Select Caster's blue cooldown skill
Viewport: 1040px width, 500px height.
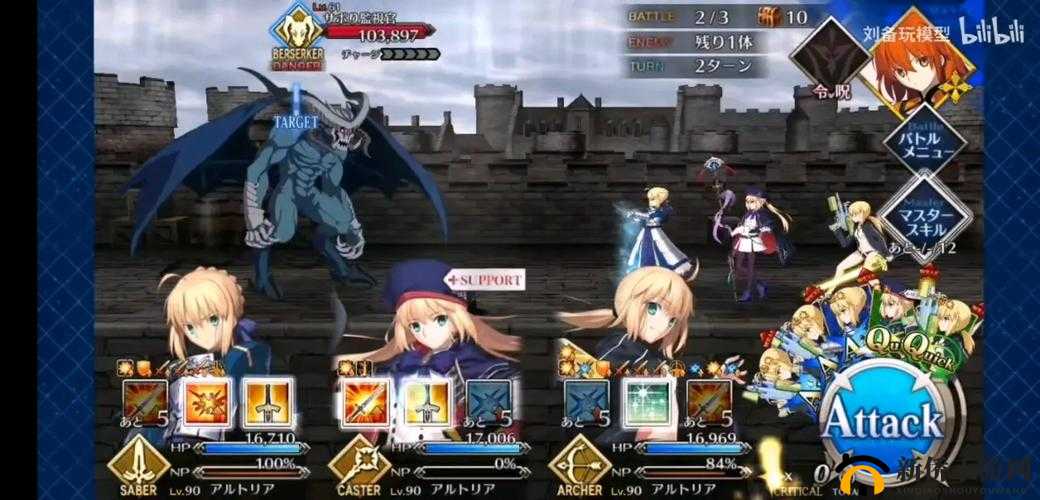(488, 401)
